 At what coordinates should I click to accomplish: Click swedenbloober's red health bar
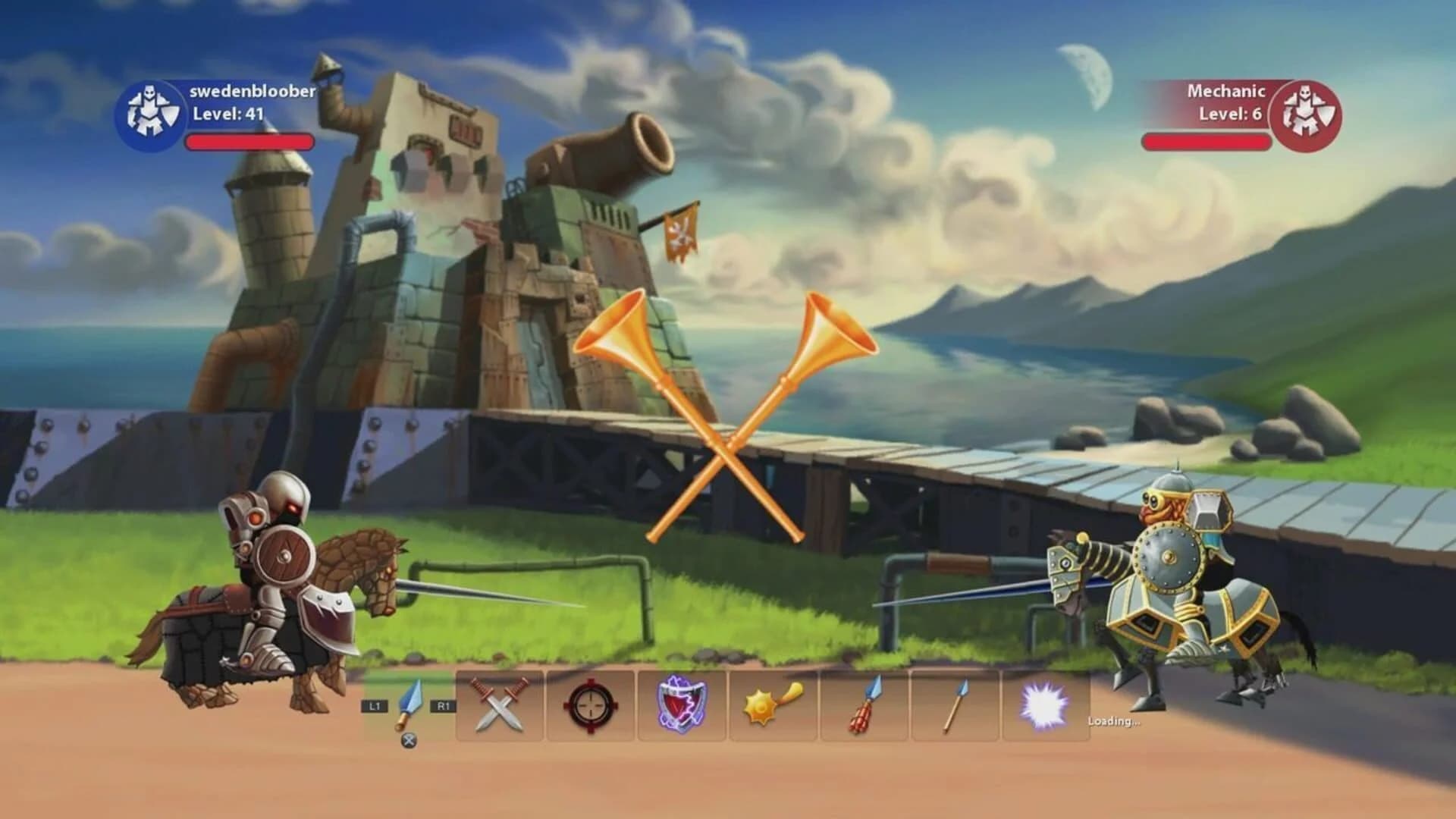pos(250,142)
